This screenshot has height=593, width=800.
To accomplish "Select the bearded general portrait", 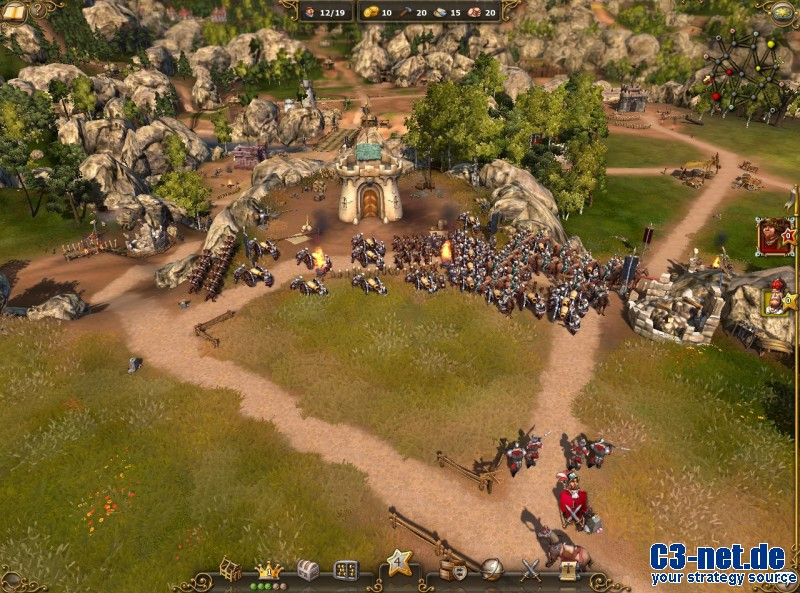I will point(771,236).
